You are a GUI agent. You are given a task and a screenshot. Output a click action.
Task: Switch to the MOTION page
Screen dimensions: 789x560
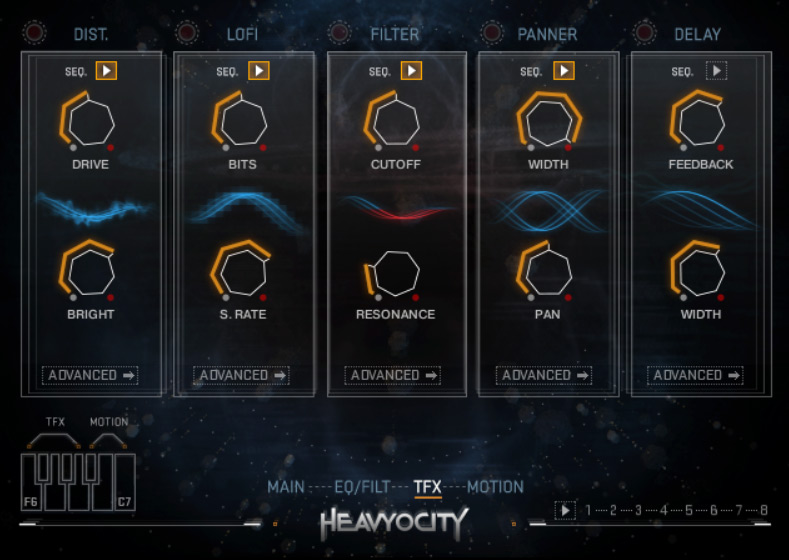pos(495,487)
